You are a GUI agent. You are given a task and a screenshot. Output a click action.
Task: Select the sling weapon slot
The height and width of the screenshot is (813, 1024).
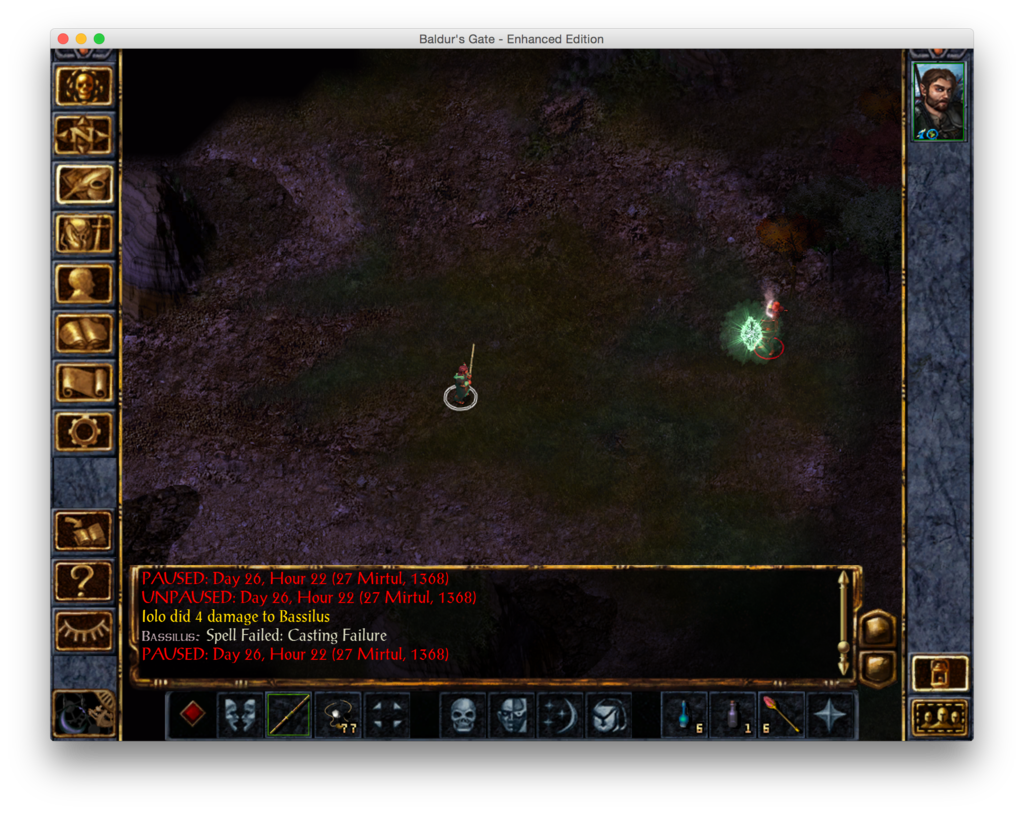(x=338, y=714)
